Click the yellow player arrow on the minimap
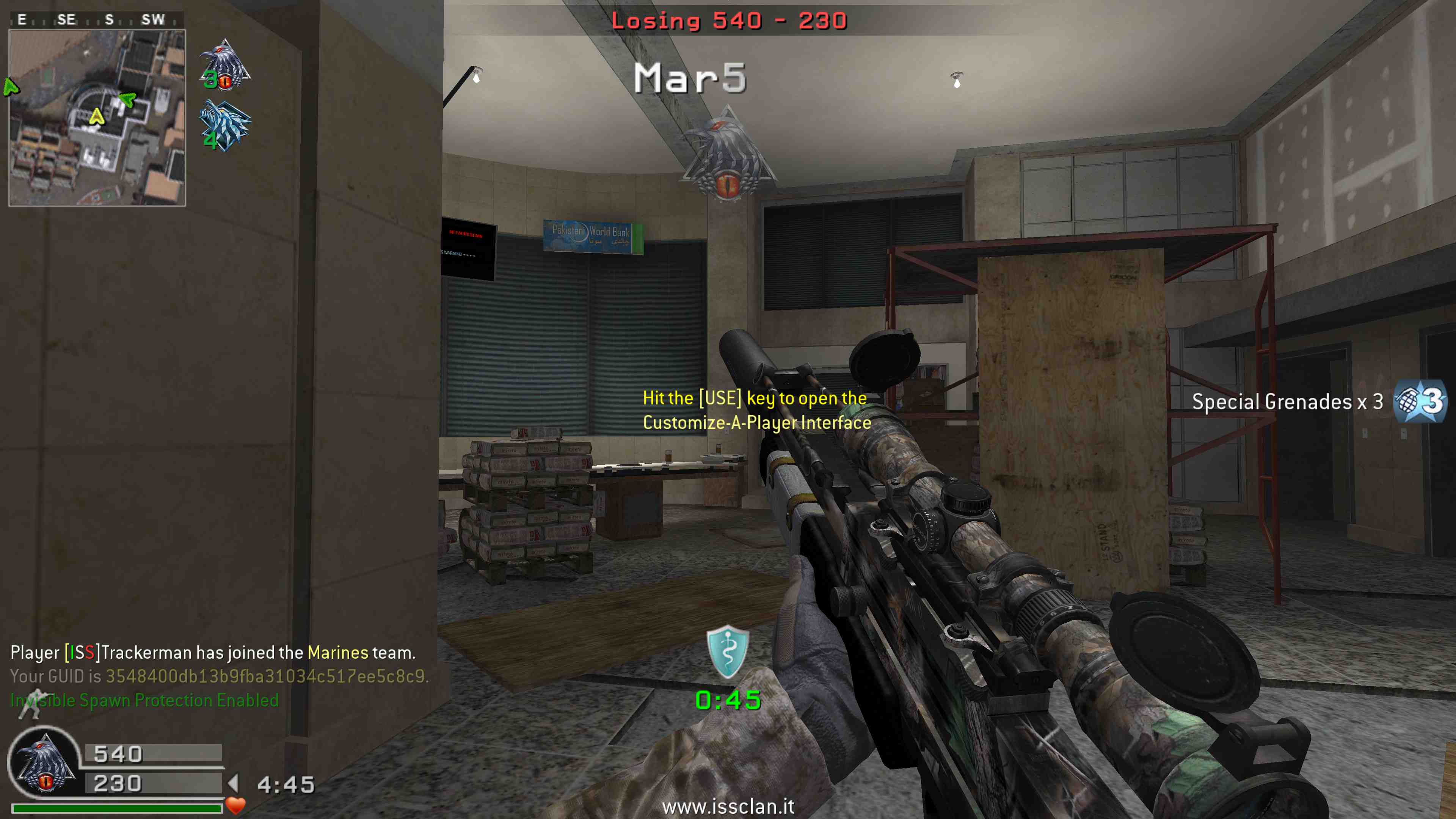This screenshot has height=819, width=1456. (97, 117)
